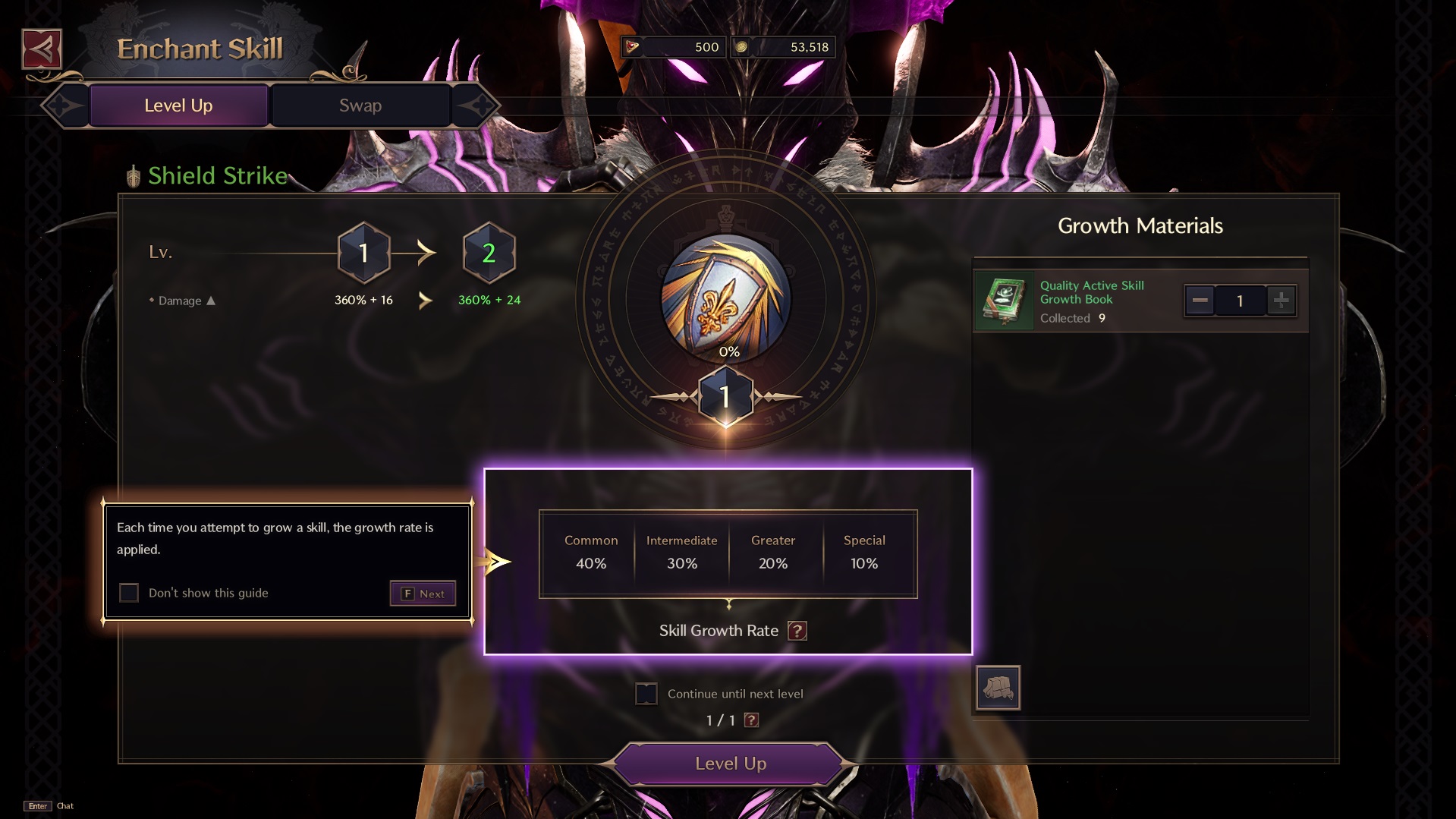
Task: Click minus to decrease growth book quantity
Action: tap(1200, 301)
